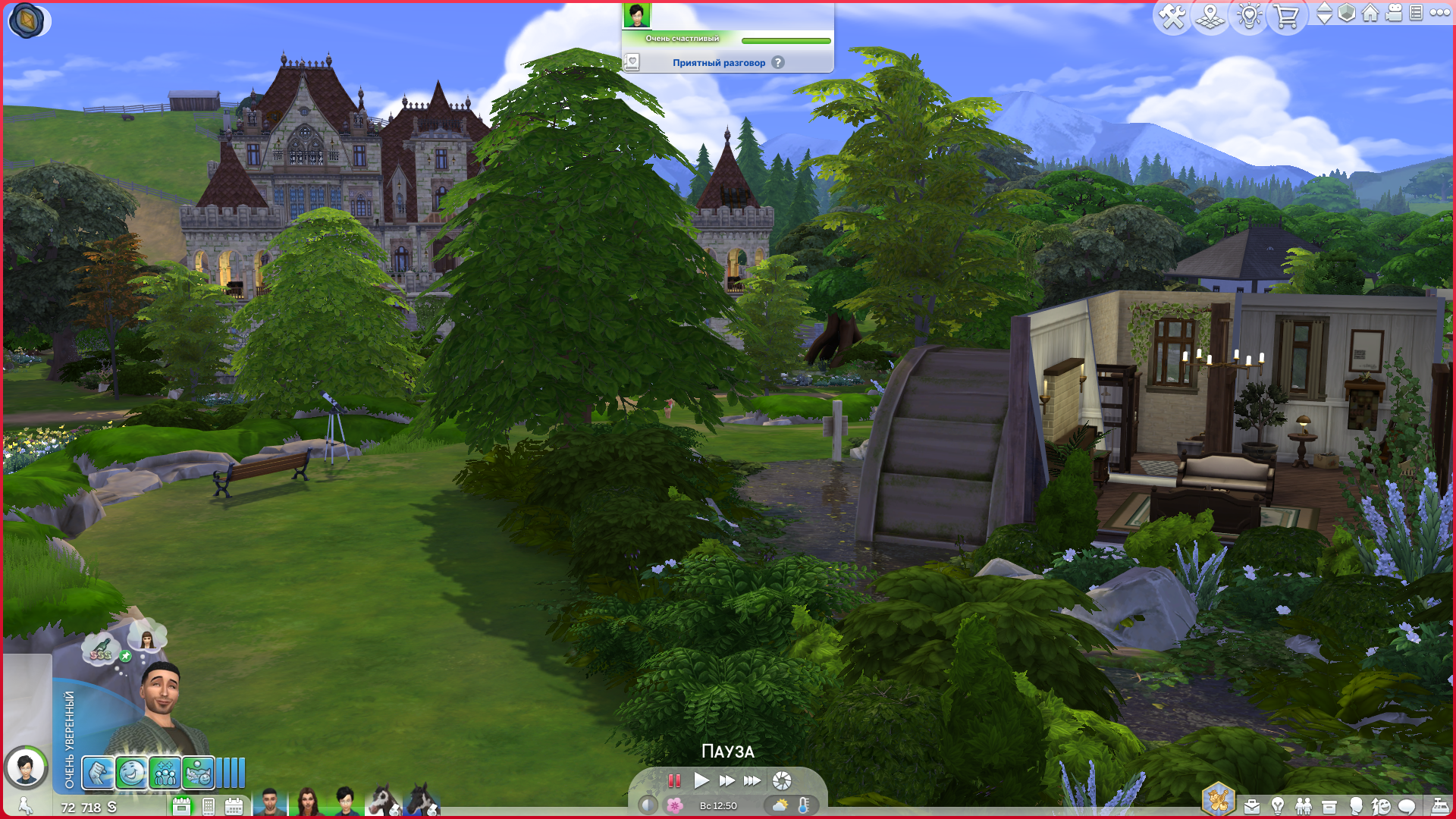Expand more options via ellipsis menu
The image size is (1456, 819).
coord(1440,14)
